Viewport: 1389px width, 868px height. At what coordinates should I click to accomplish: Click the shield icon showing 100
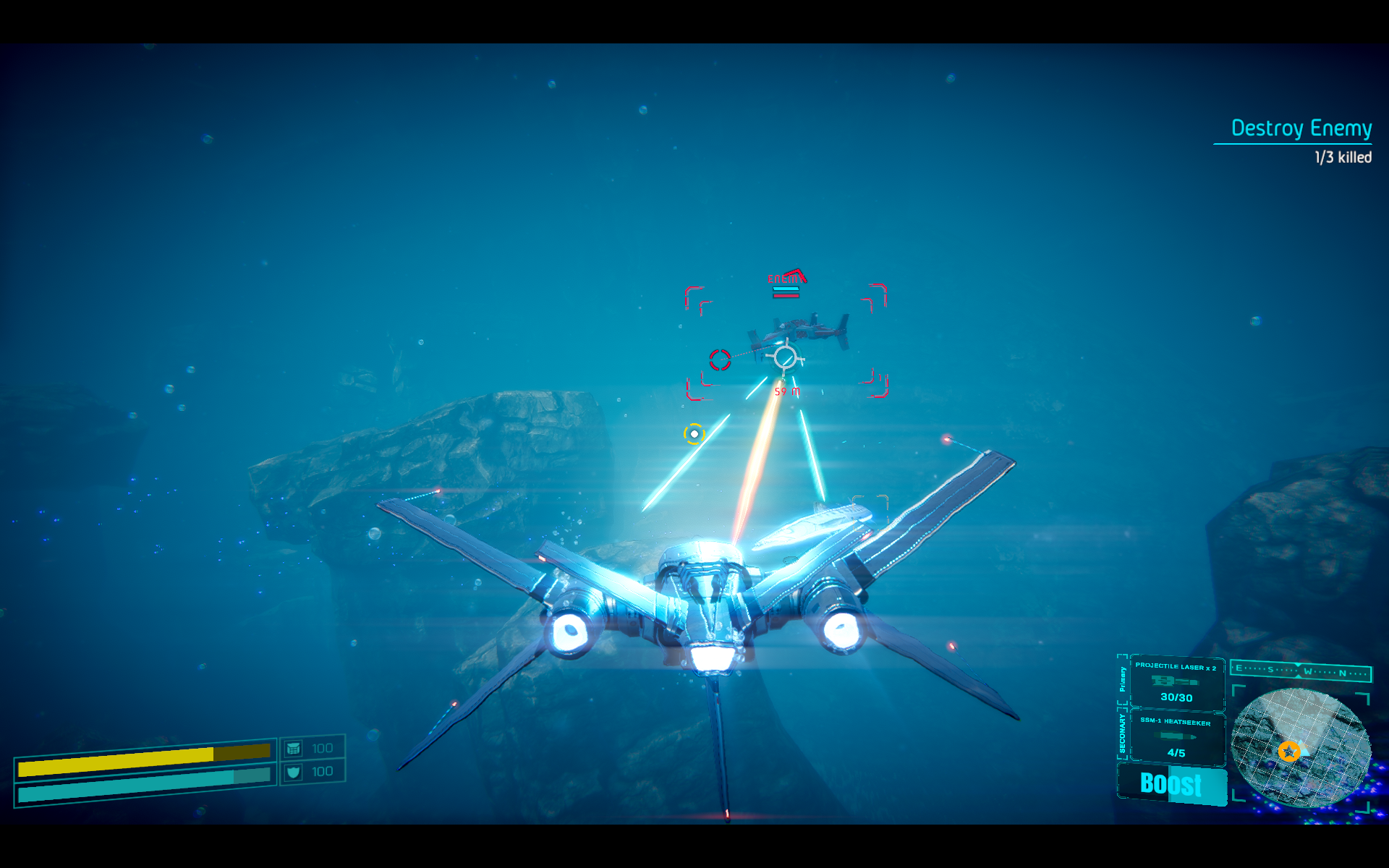tap(292, 771)
